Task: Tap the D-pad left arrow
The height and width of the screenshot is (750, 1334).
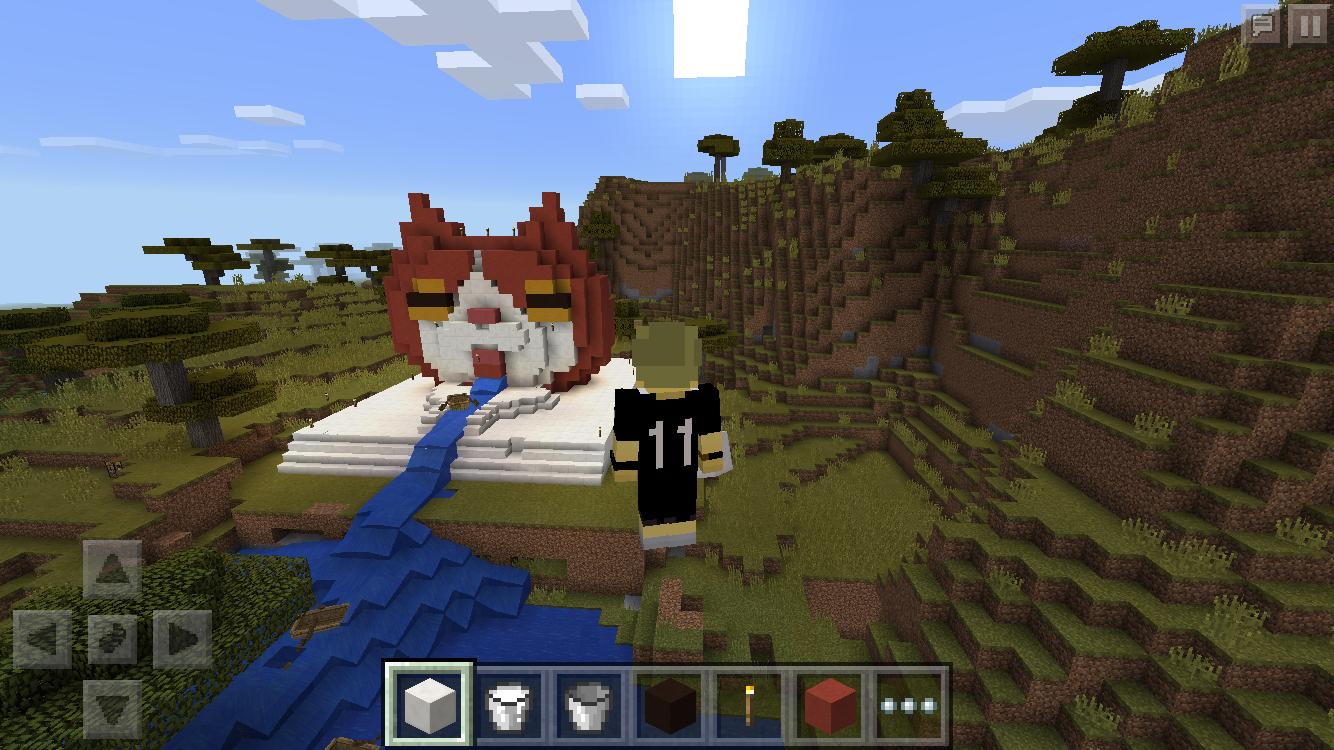Action: (x=43, y=638)
